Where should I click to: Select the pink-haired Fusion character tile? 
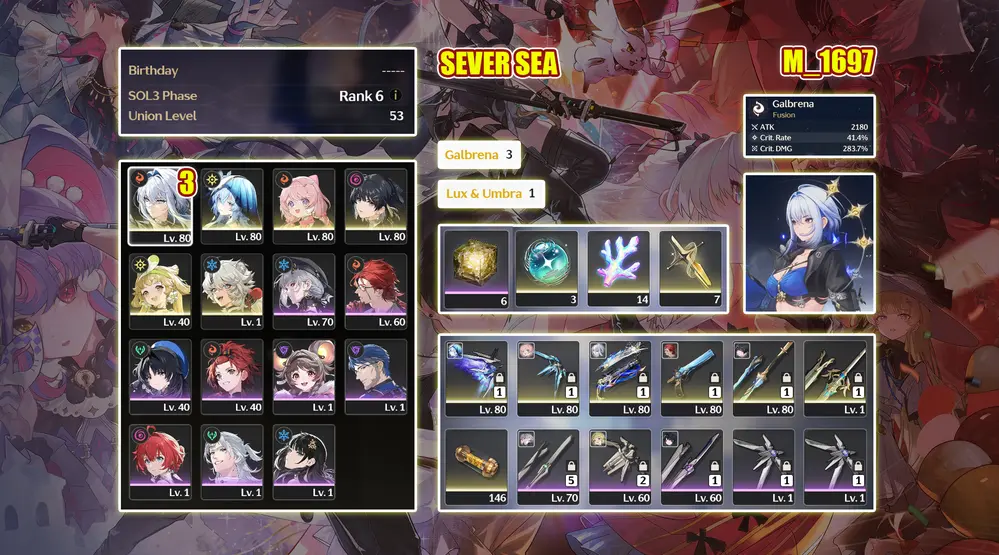pos(304,206)
